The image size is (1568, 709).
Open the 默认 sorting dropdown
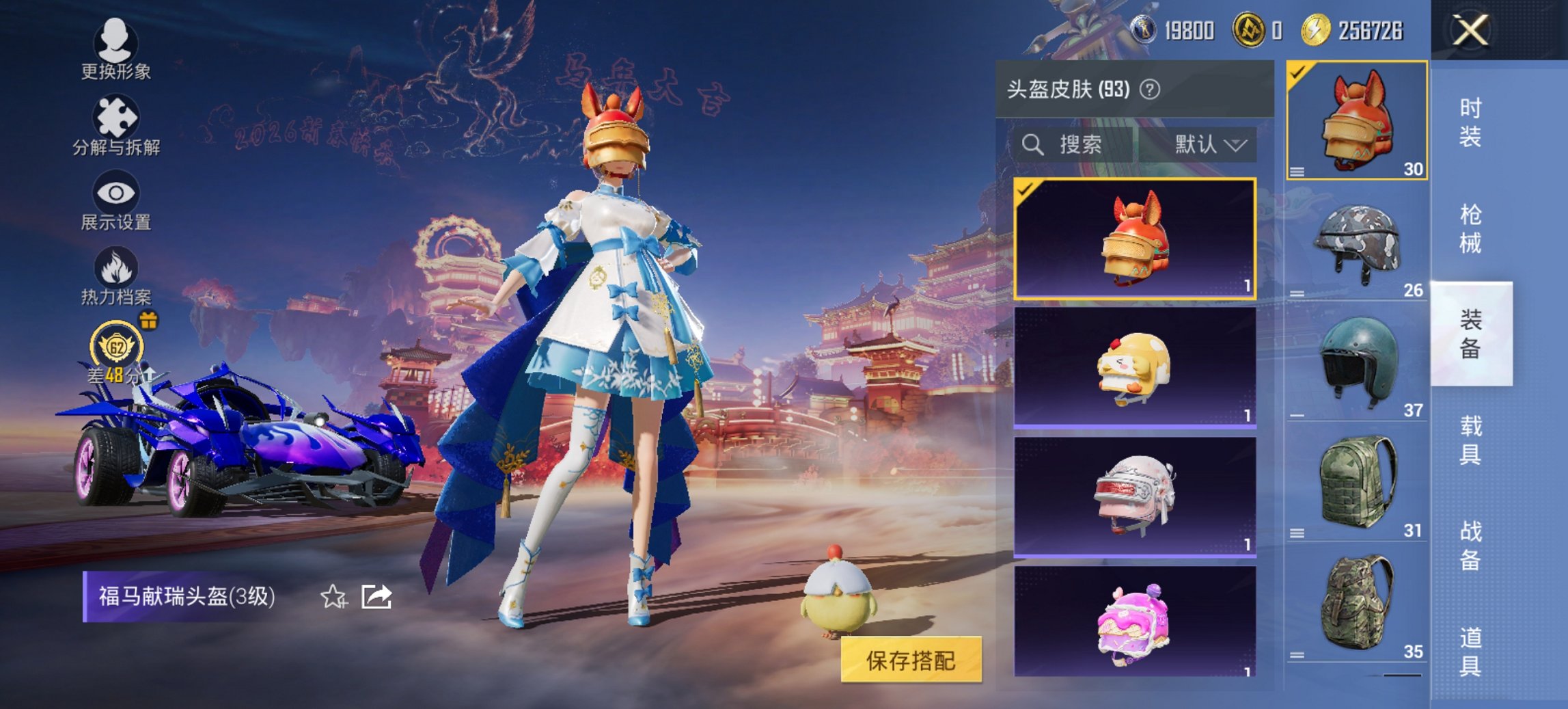(x=1207, y=144)
